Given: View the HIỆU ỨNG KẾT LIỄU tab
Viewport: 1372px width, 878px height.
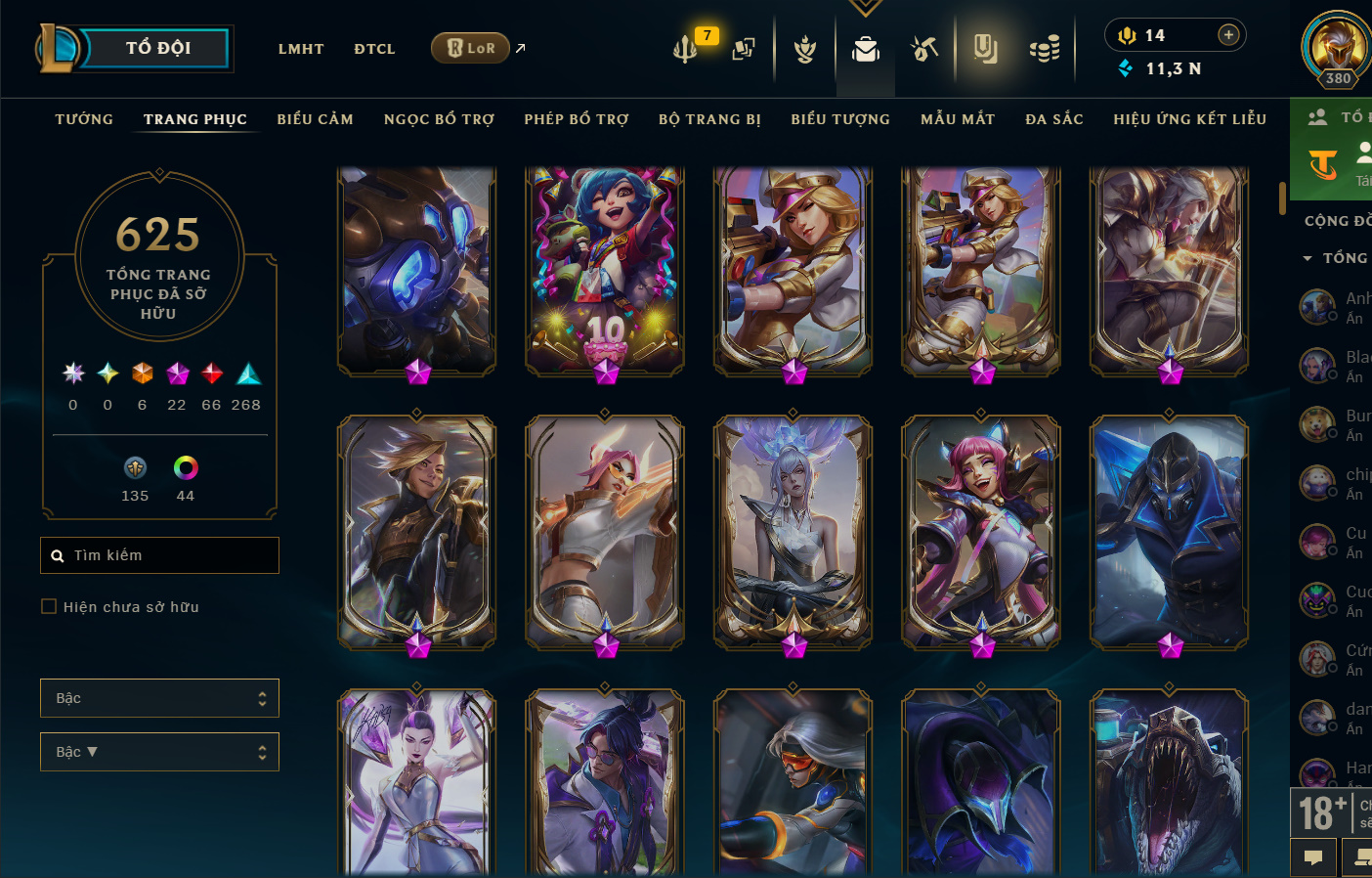Looking at the screenshot, I should 1189,119.
